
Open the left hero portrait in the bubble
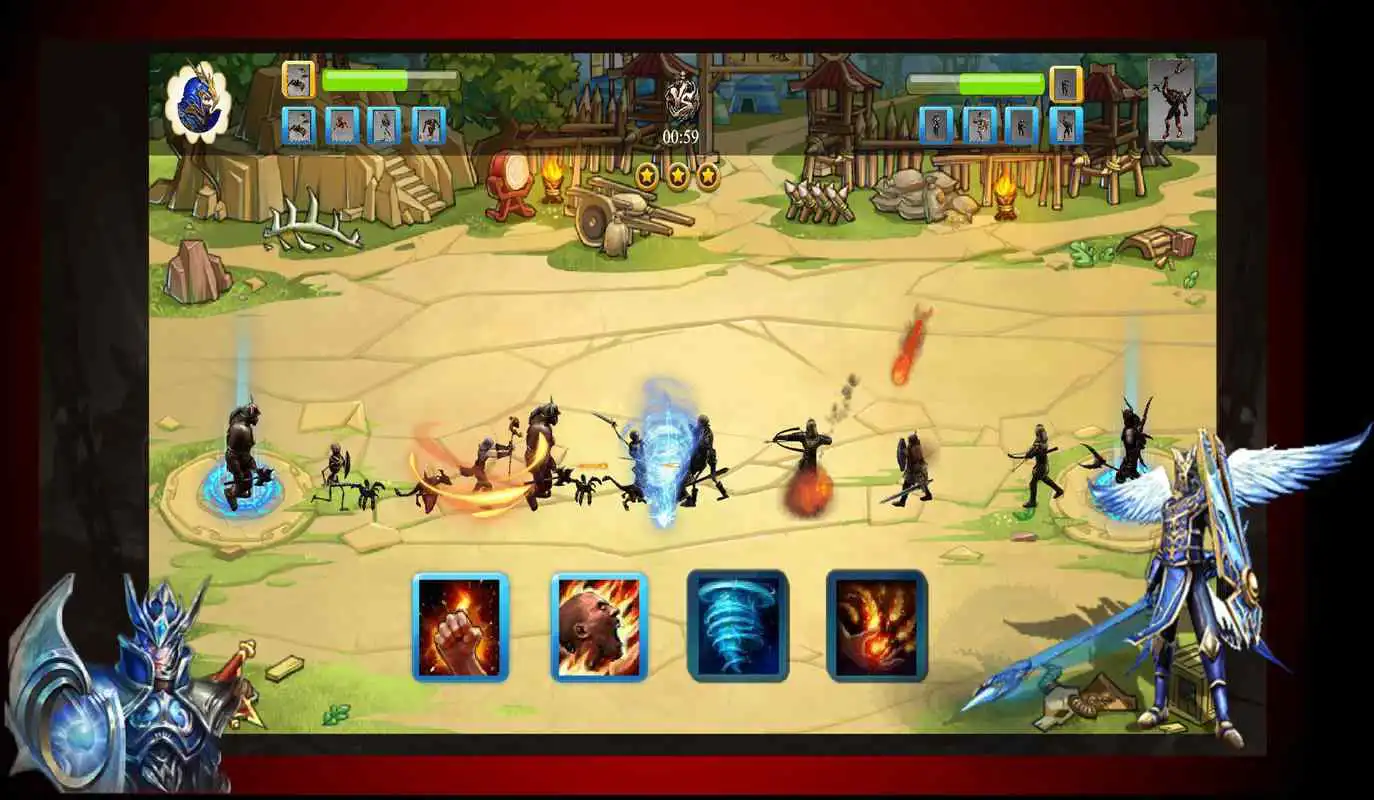click(x=198, y=100)
